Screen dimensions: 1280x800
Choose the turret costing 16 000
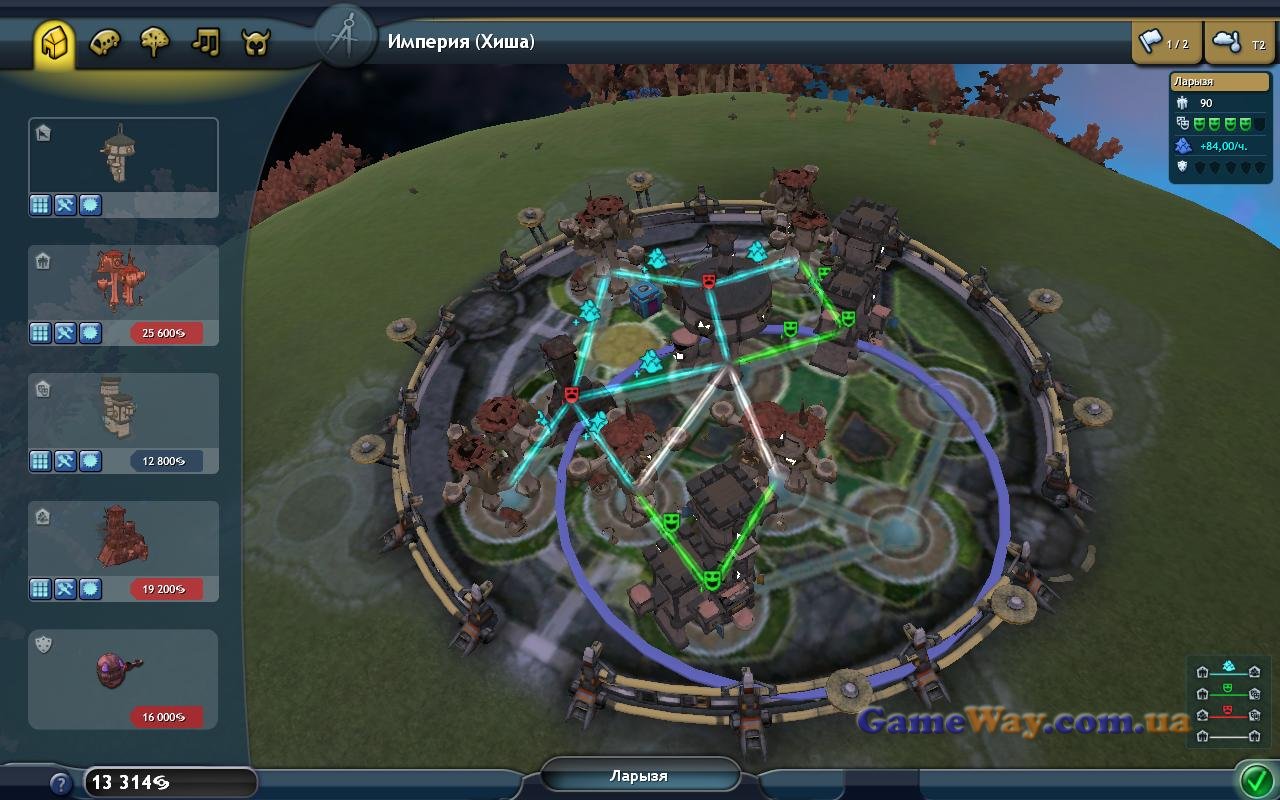coord(123,668)
